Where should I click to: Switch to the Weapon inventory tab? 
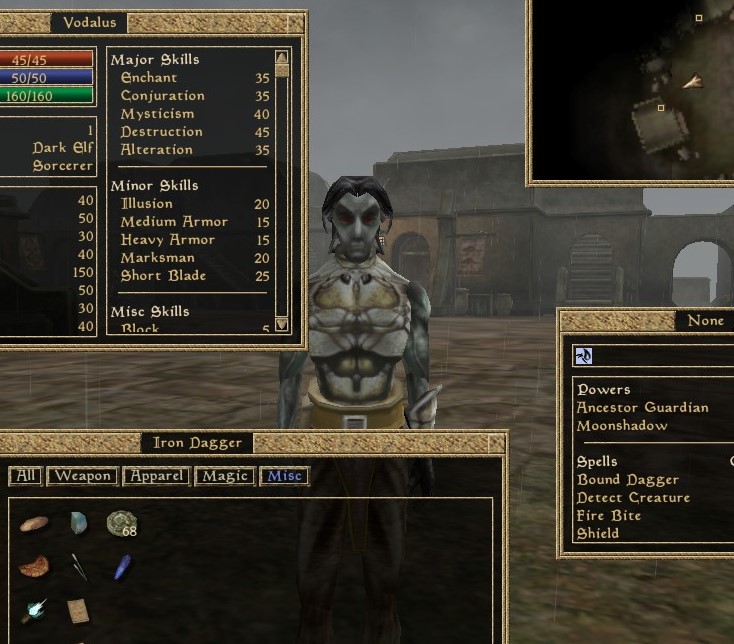[x=83, y=476]
